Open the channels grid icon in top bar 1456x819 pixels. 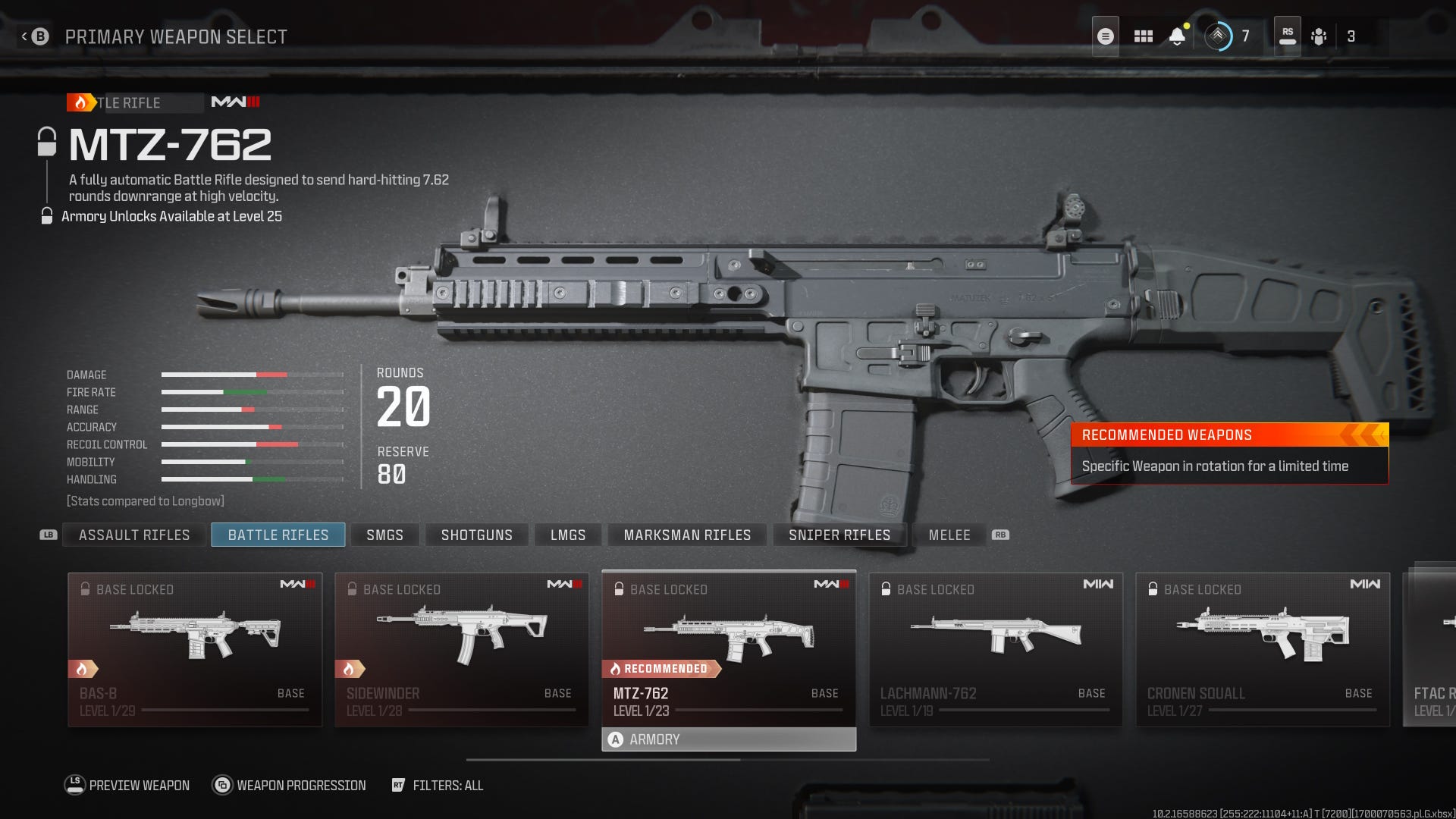click(x=1144, y=35)
